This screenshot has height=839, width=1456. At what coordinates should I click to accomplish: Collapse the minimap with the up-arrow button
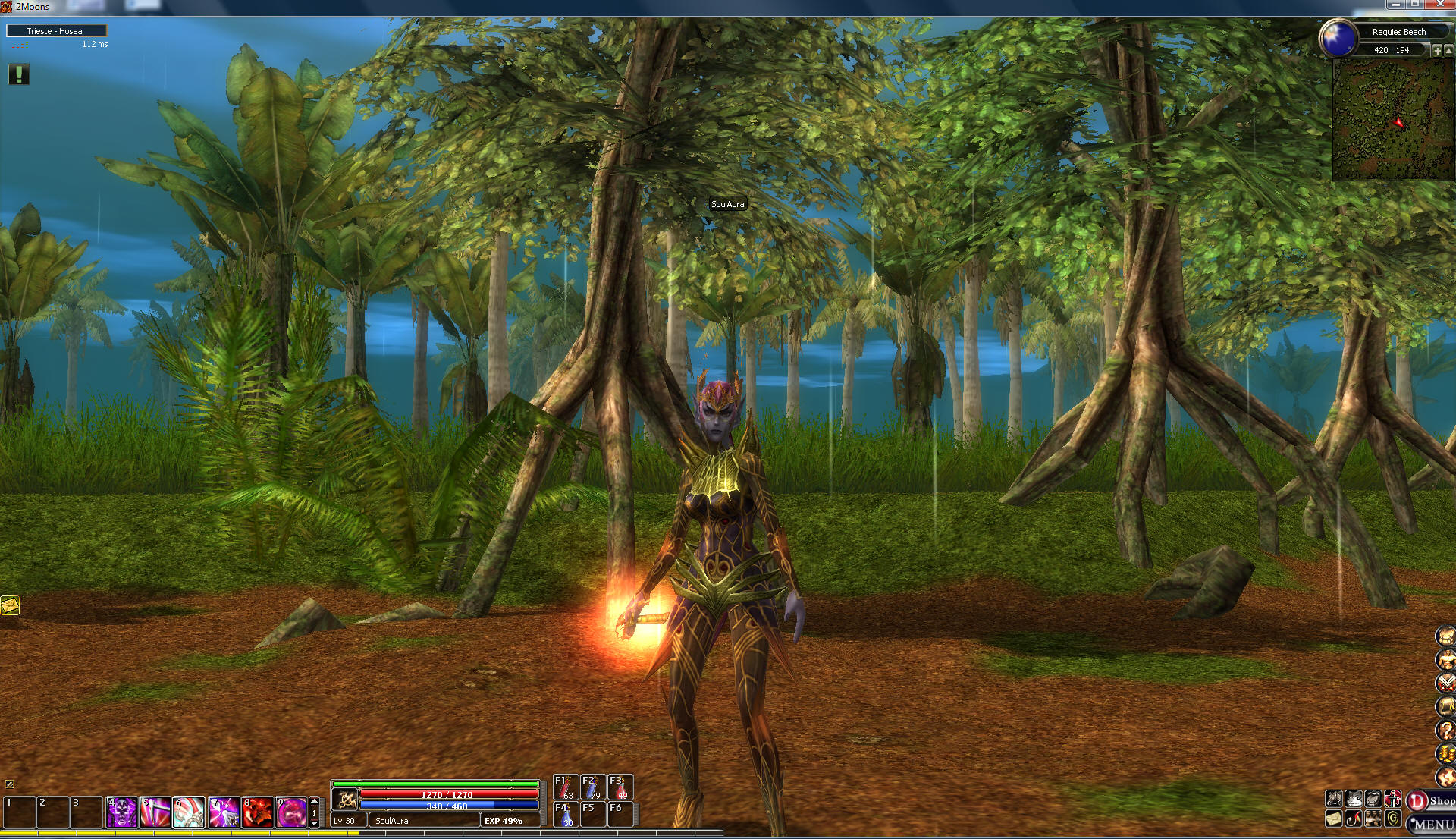click(1448, 50)
